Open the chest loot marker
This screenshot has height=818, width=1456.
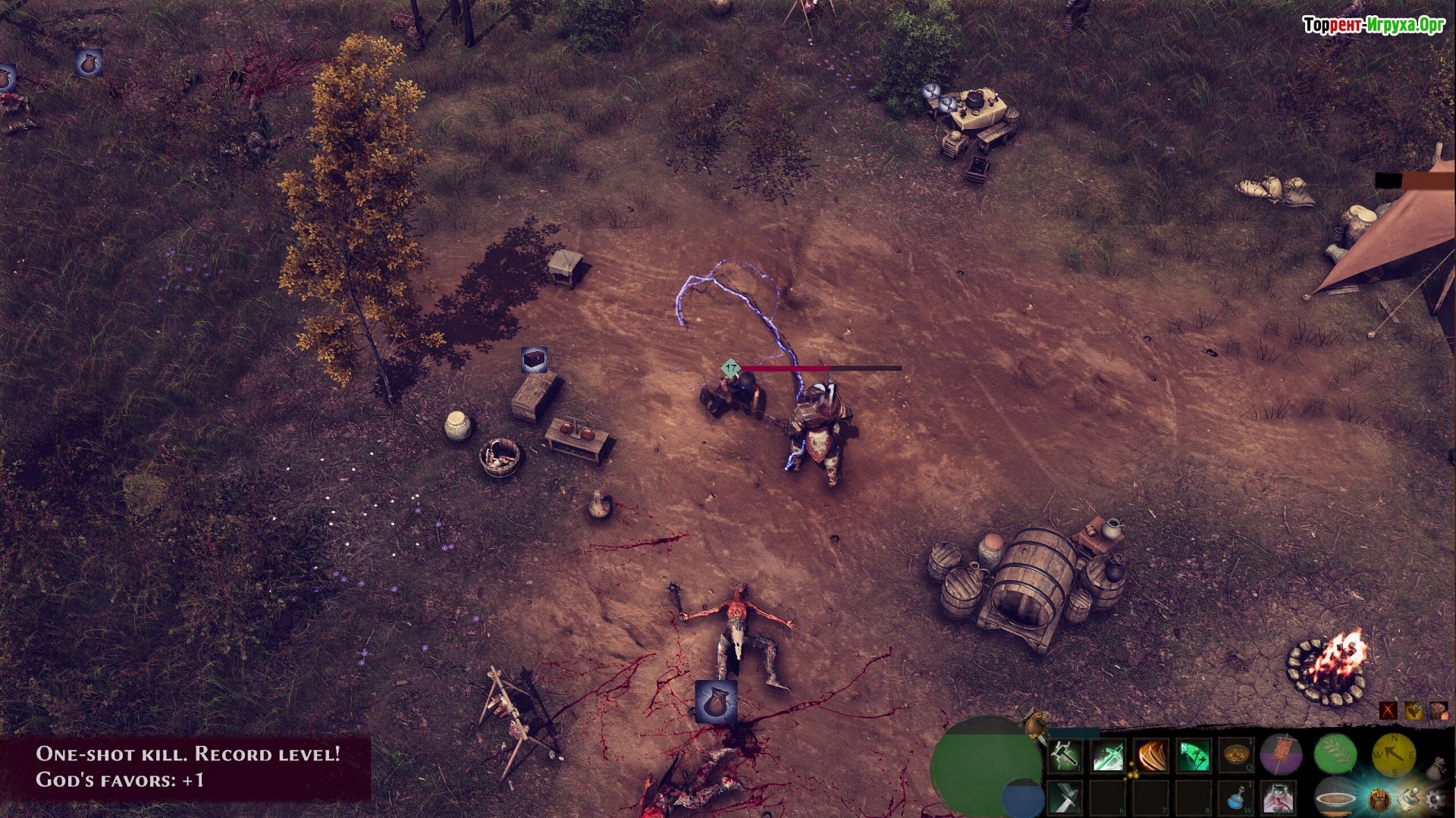click(x=534, y=359)
